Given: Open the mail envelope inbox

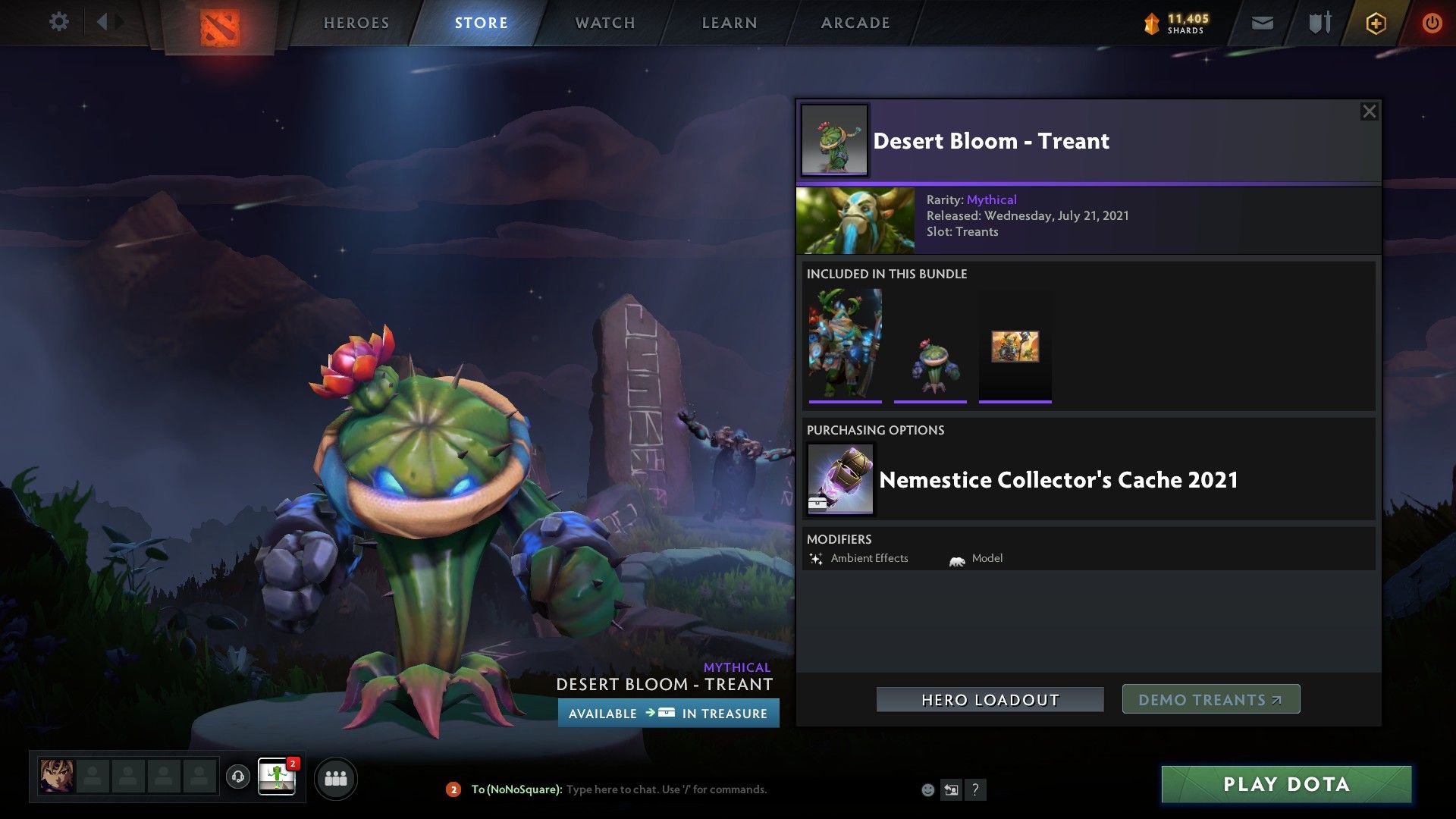Looking at the screenshot, I should [1263, 24].
